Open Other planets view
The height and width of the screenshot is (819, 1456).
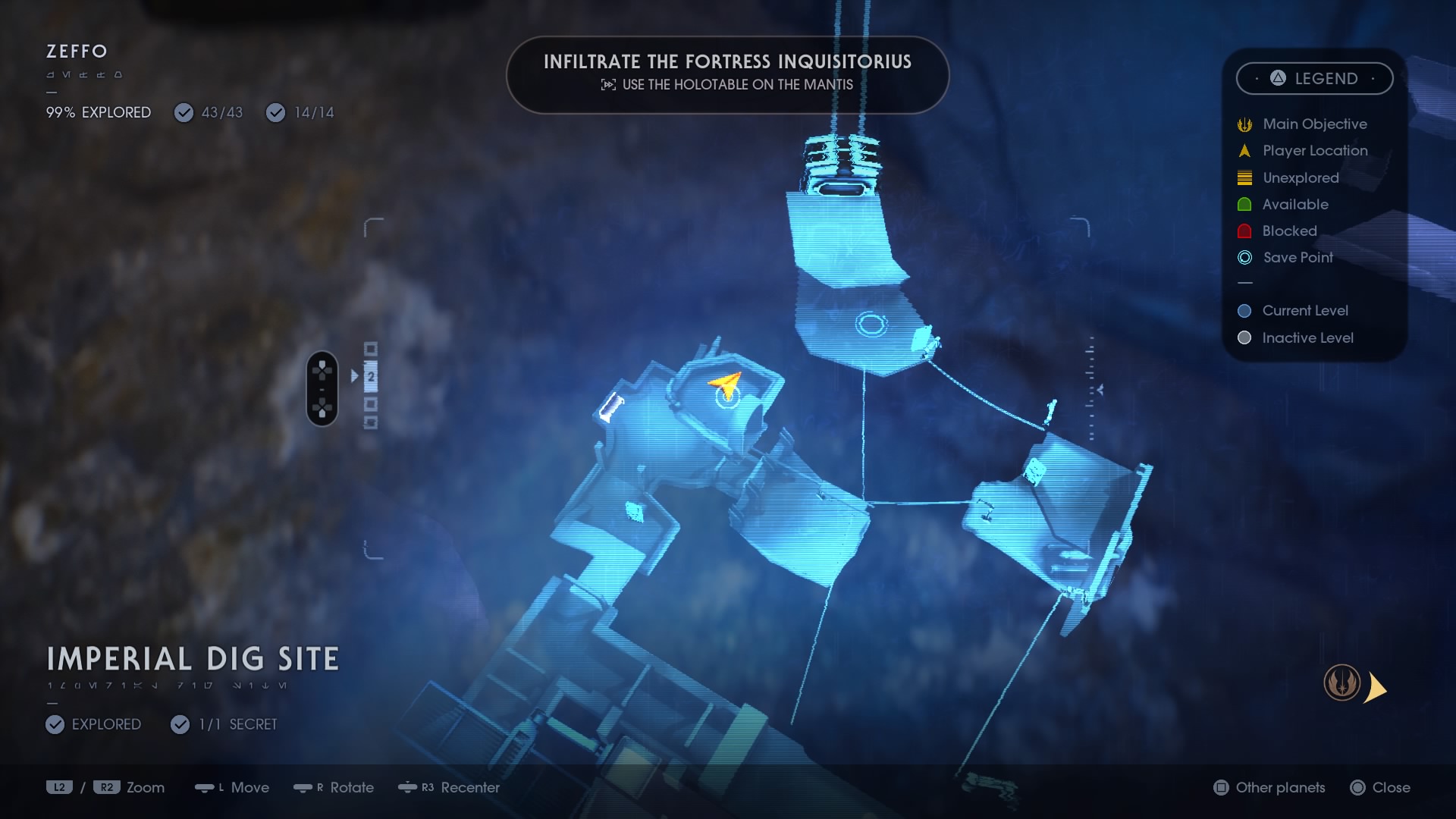pos(1268,788)
